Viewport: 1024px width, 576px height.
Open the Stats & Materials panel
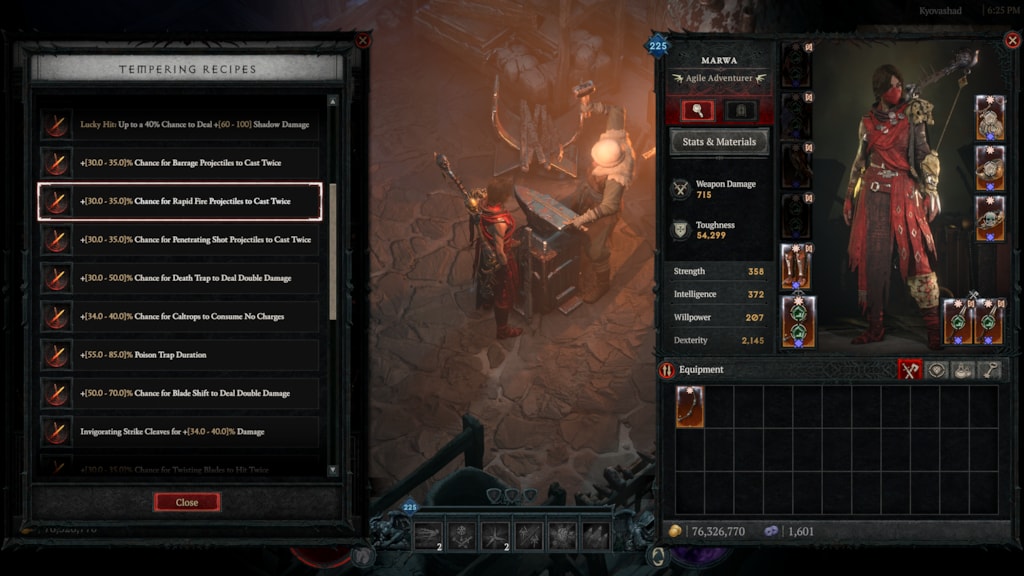719,142
